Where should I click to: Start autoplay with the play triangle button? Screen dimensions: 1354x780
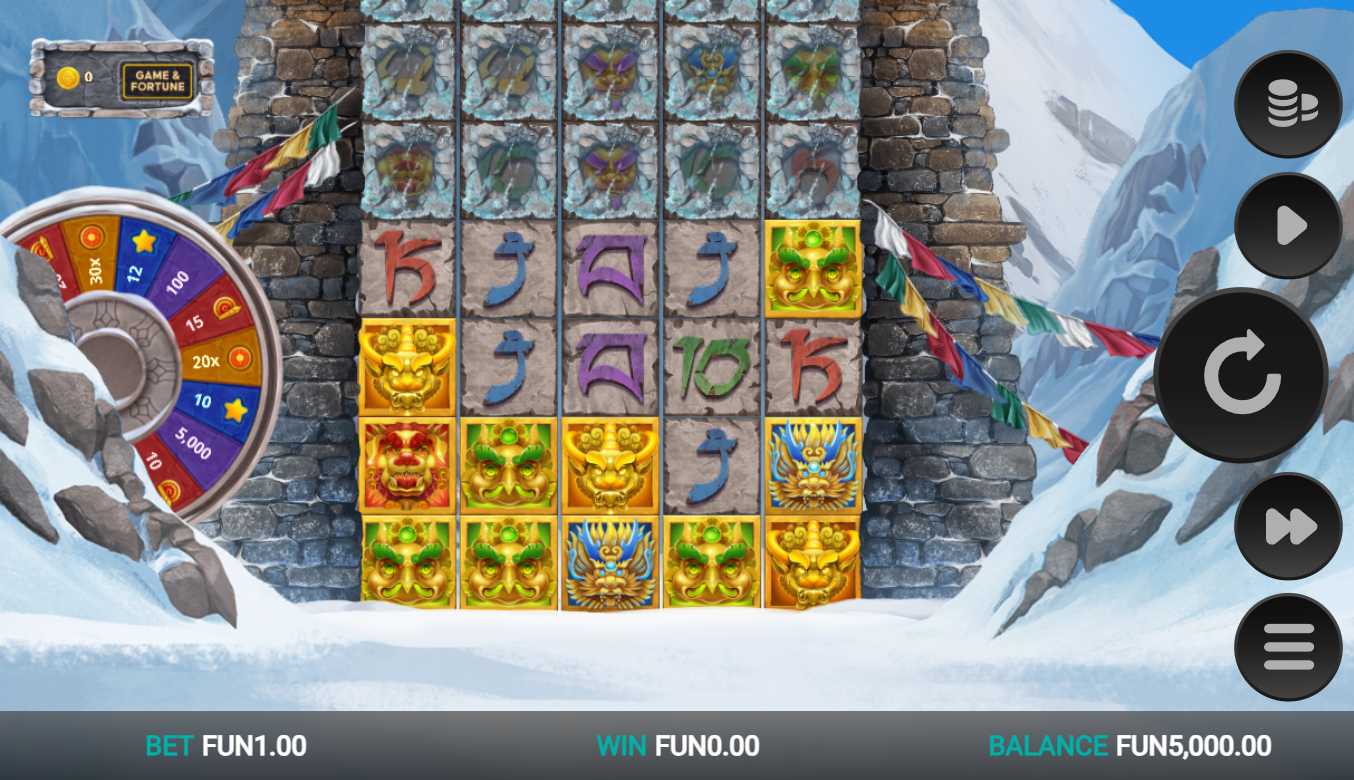pos(1288,226)
